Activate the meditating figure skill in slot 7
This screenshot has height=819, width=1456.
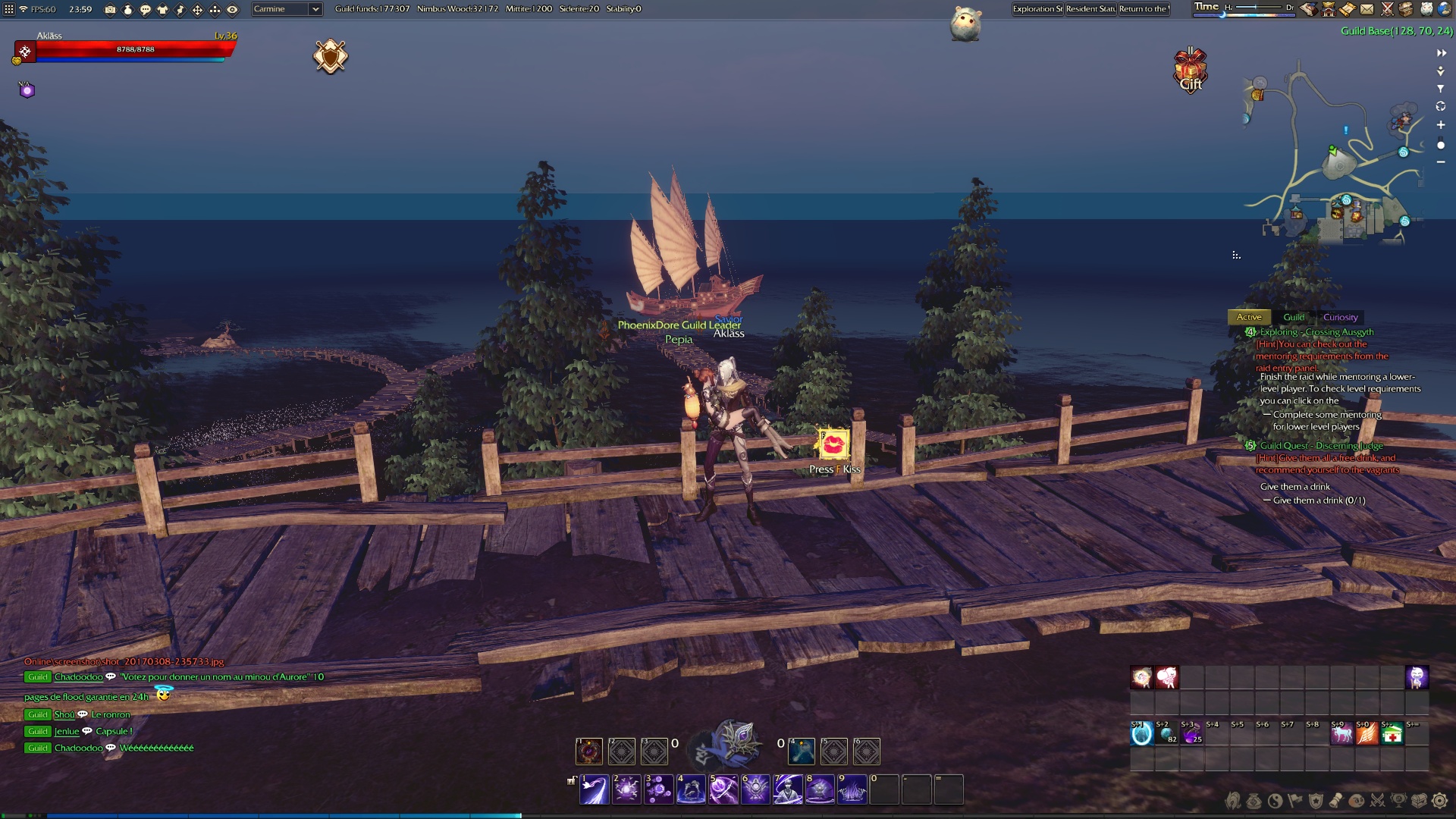[788, 789]
